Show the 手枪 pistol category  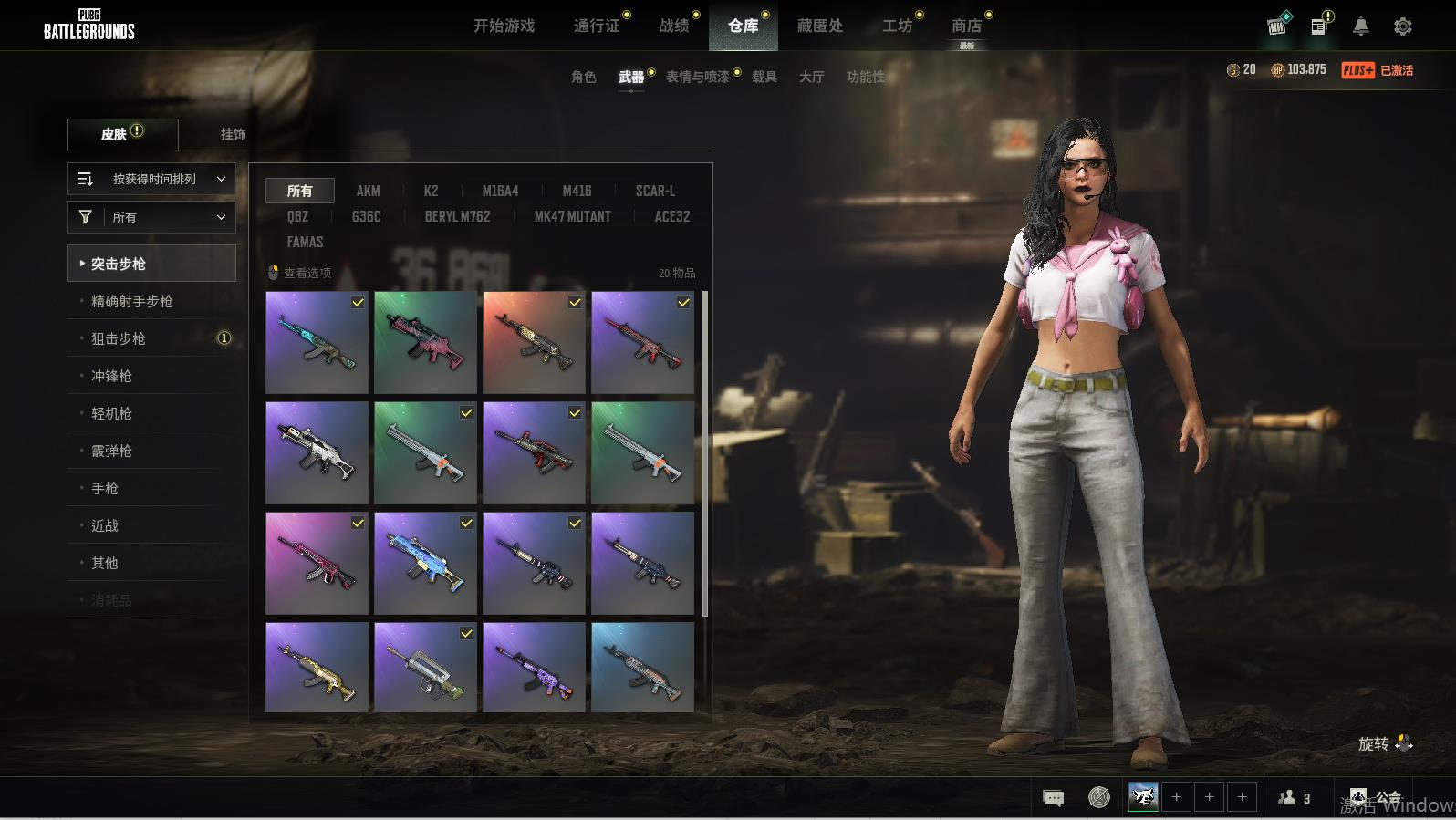click(x=105, y=488)
